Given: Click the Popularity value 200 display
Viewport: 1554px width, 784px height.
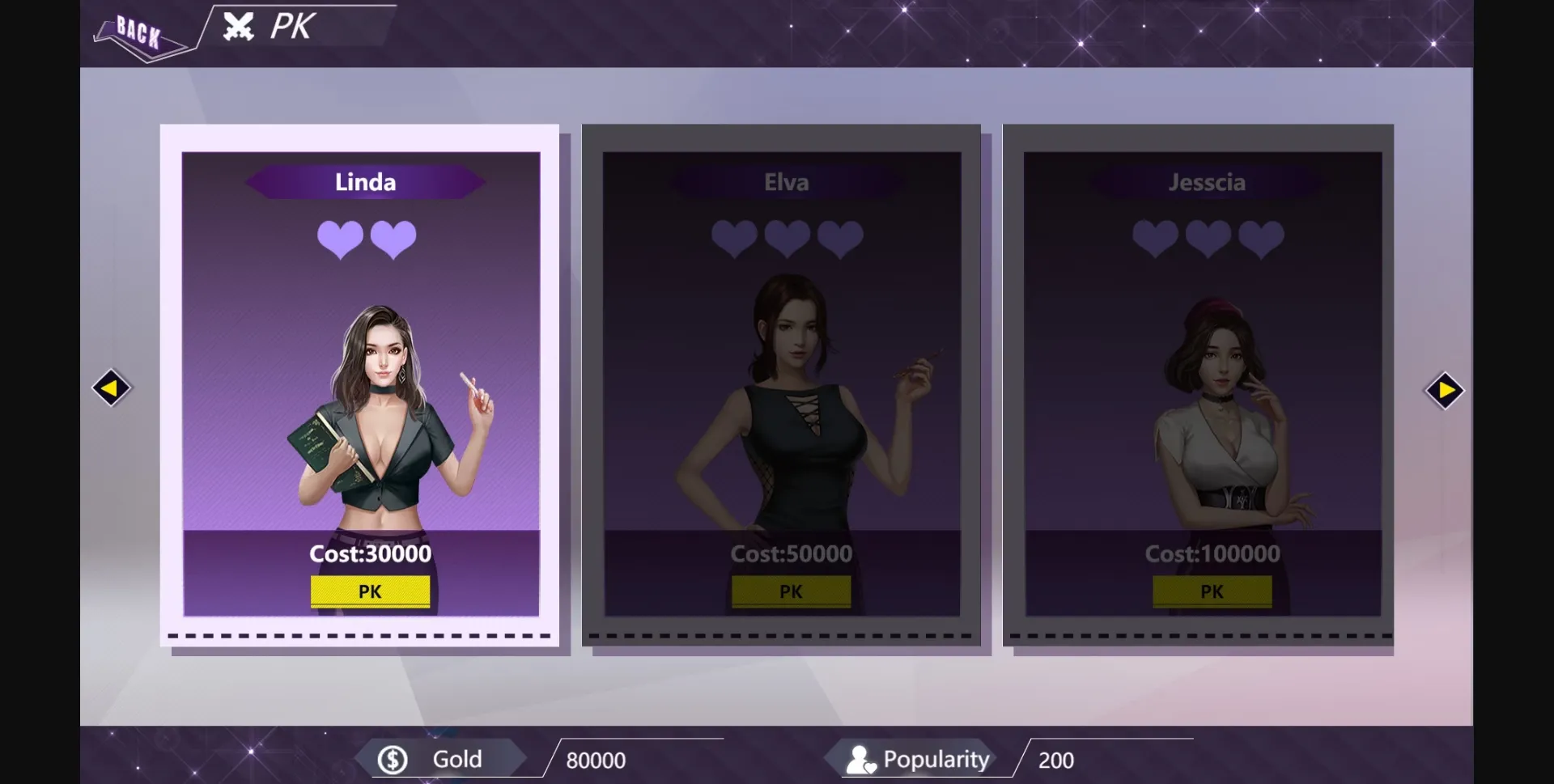Looking at the screenshot, I should [x=1055, y=759].
